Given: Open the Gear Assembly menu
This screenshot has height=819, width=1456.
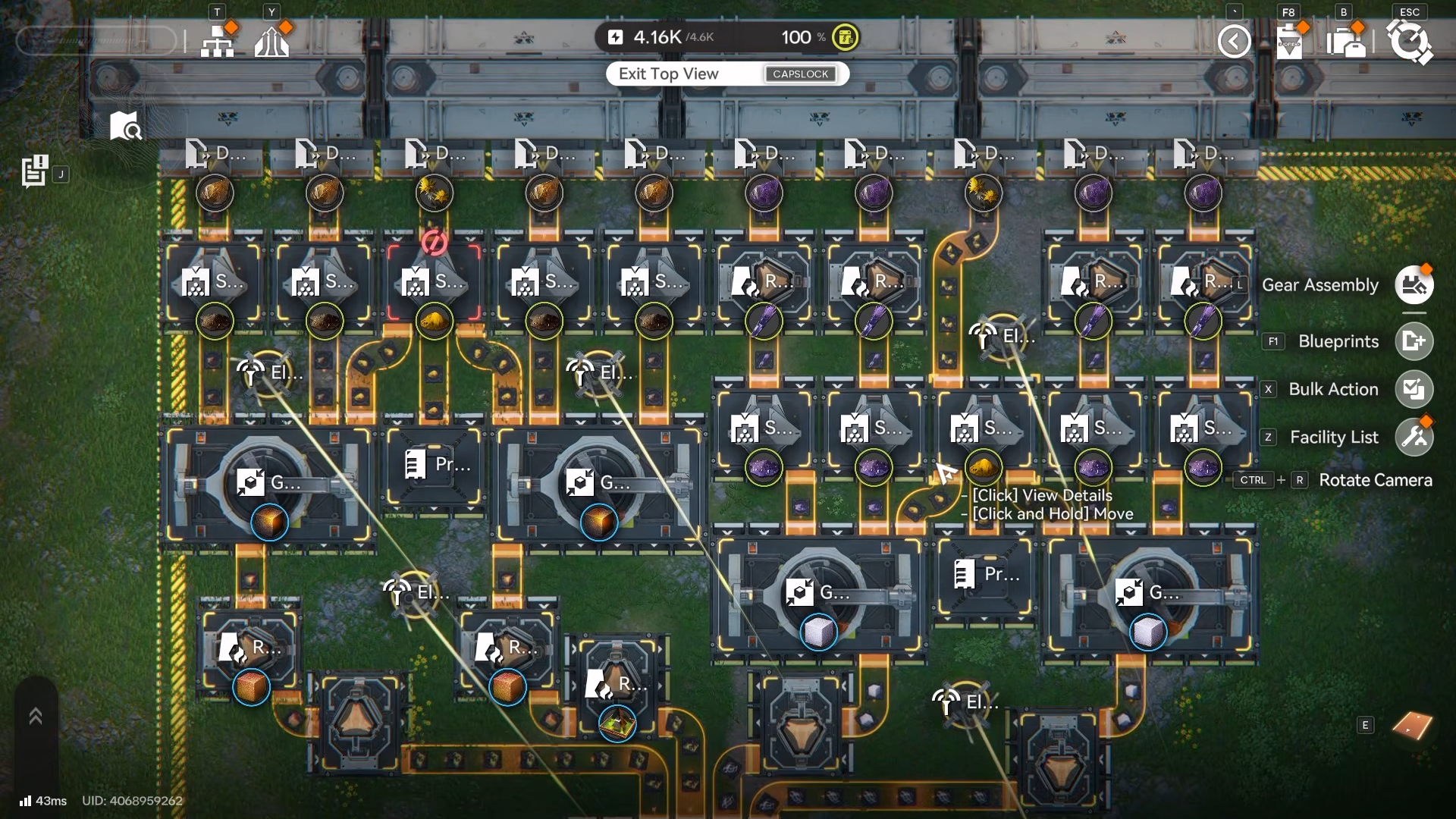Looking at the screenshot, I should pos(1414,285).
